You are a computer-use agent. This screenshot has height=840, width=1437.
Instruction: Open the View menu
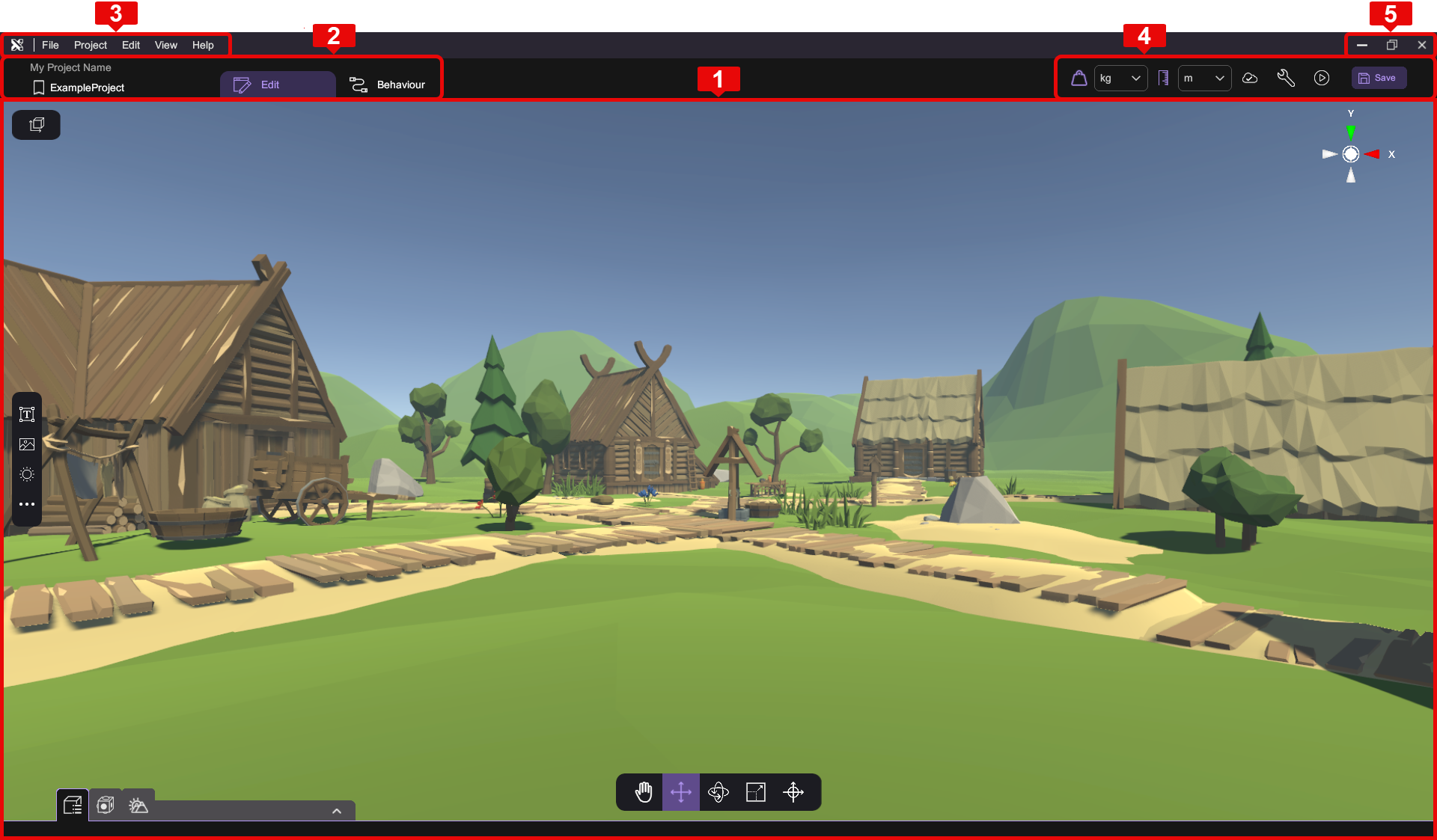coord(165,45)
